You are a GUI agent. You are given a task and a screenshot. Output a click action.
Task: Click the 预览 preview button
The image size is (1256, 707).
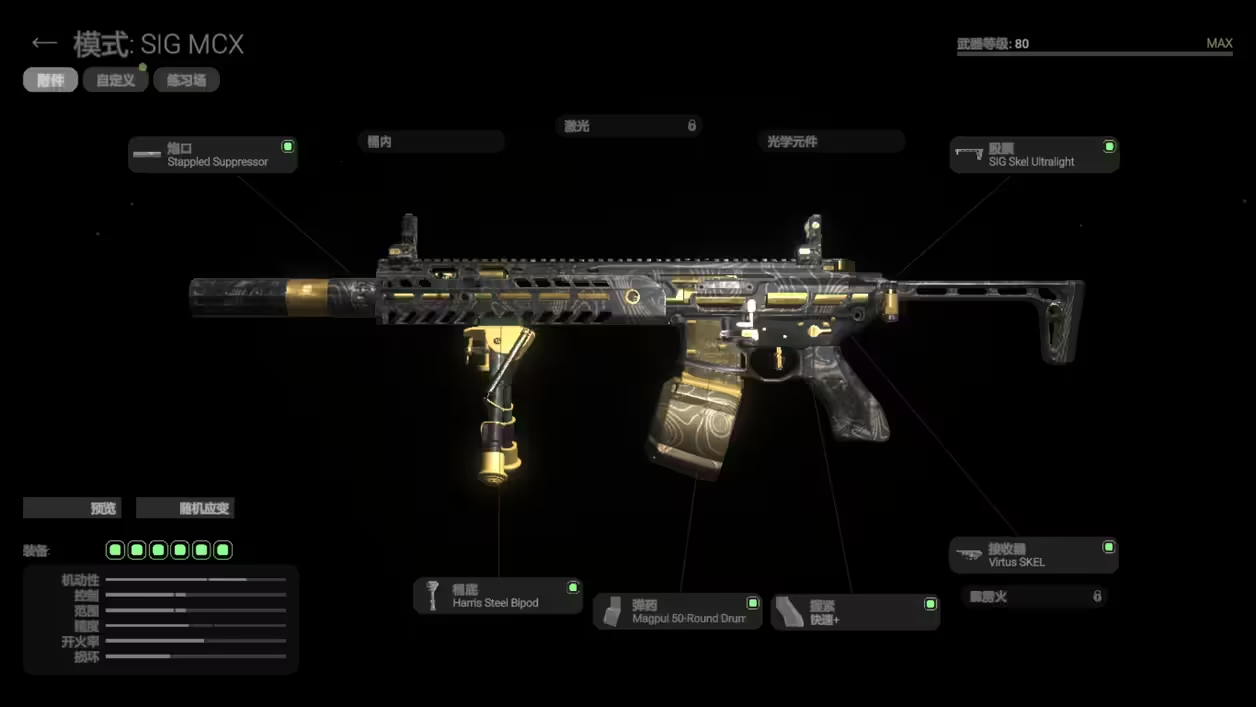point(72,508)
